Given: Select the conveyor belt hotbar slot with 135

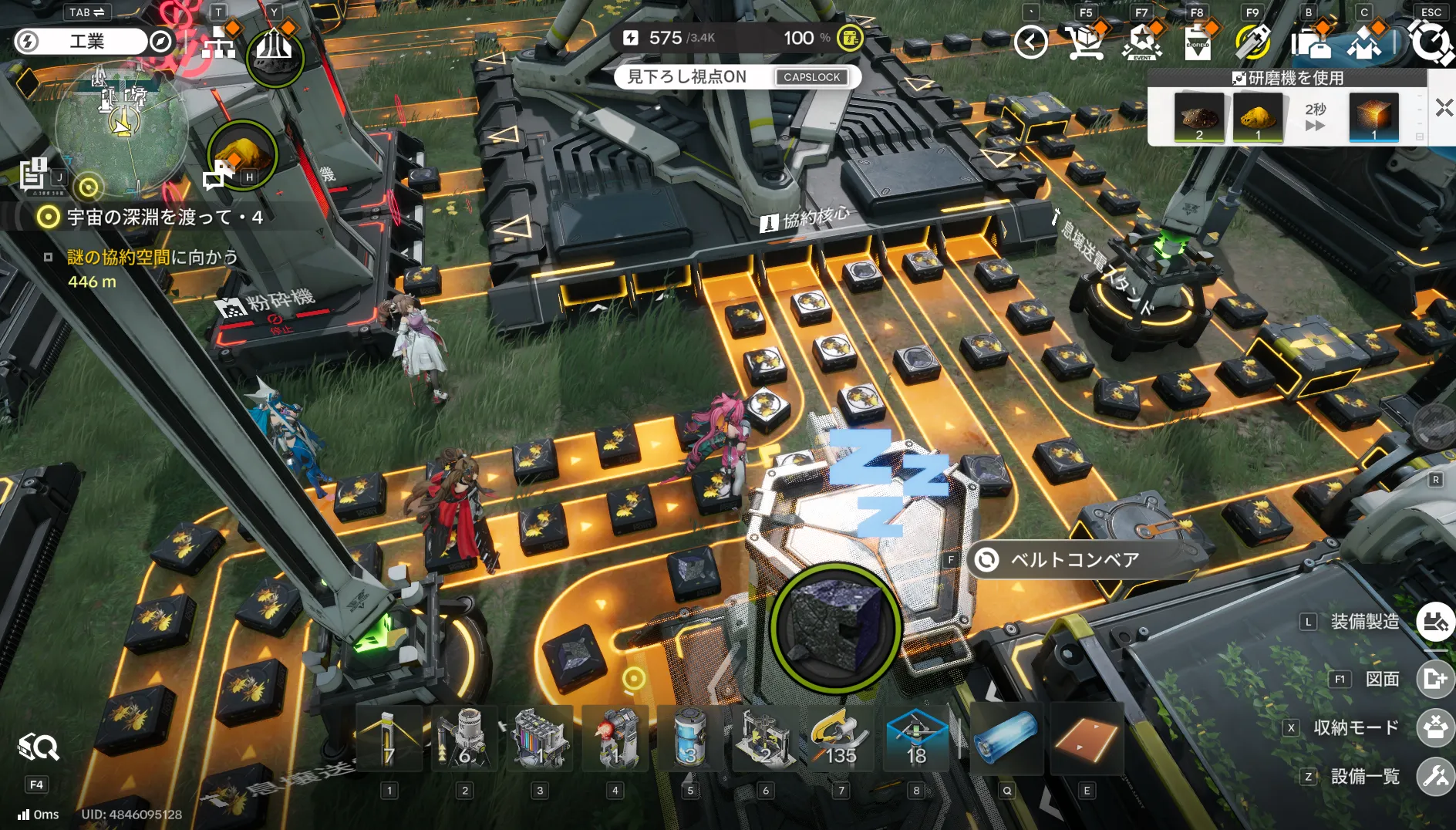Looking at the screenshot, I should tap(841, 738).
